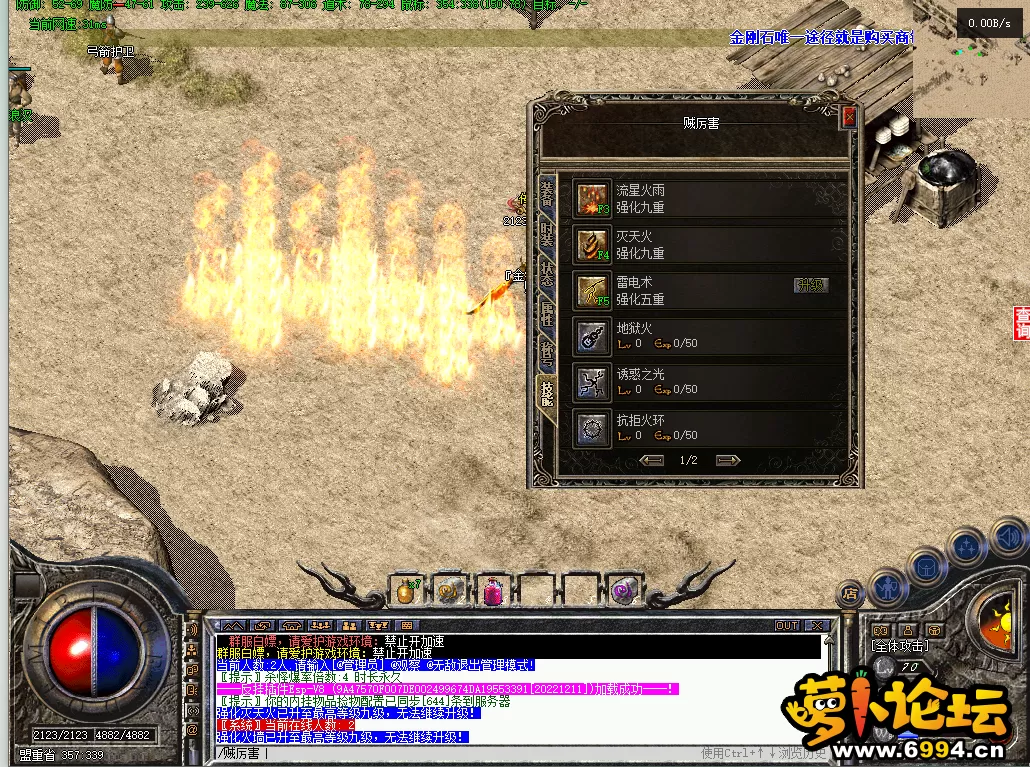The width and height of the screenshot is (1030, 767).
Task: Select the 抗拒火环 skill icon
Action: (x=592, y=428)
